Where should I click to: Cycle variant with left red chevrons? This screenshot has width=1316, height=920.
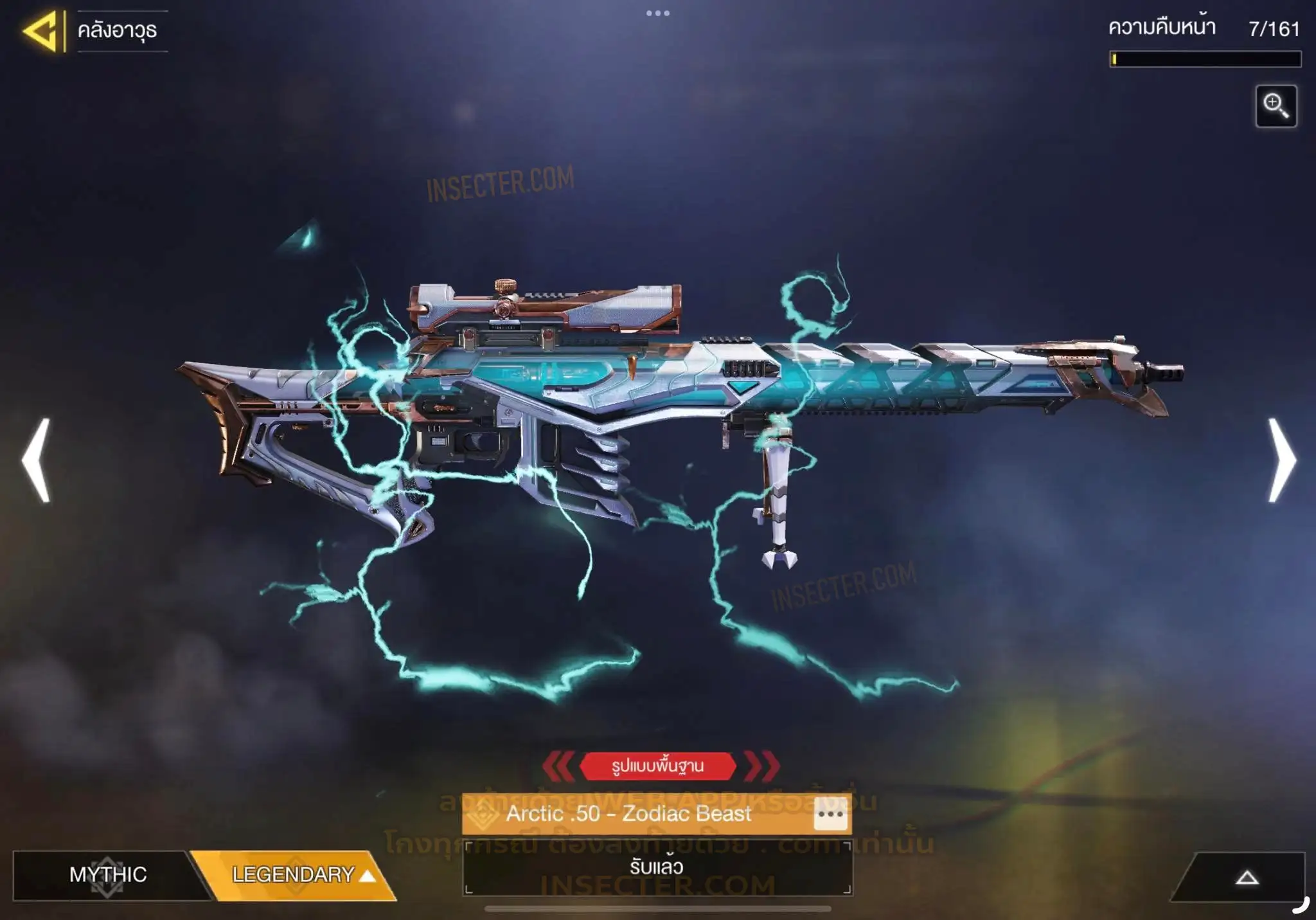point(558,766)
